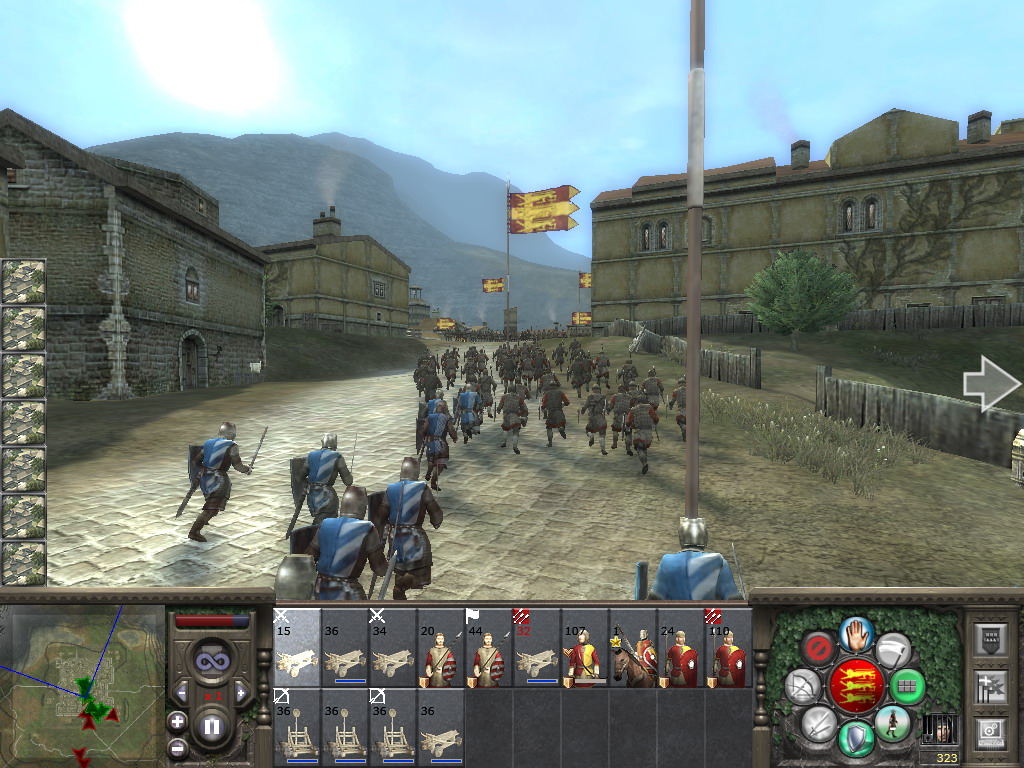Decrease the battle speed
1024x768 pixels.
point(183,692)
